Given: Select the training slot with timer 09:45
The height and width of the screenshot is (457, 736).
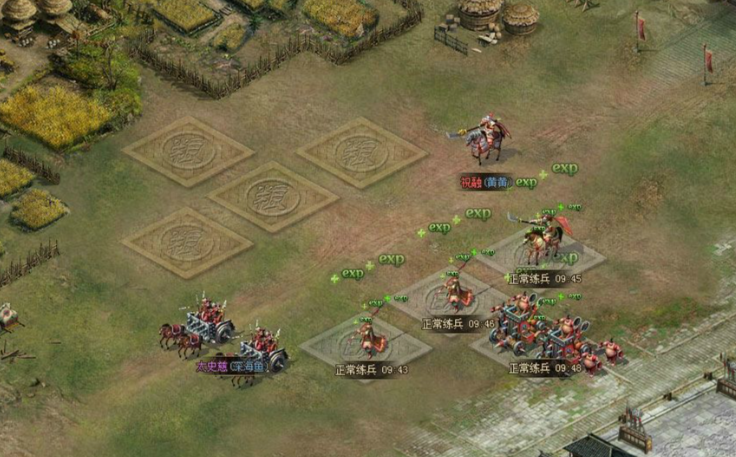Looking at the screenshot, I should click(x=543, y=253).
